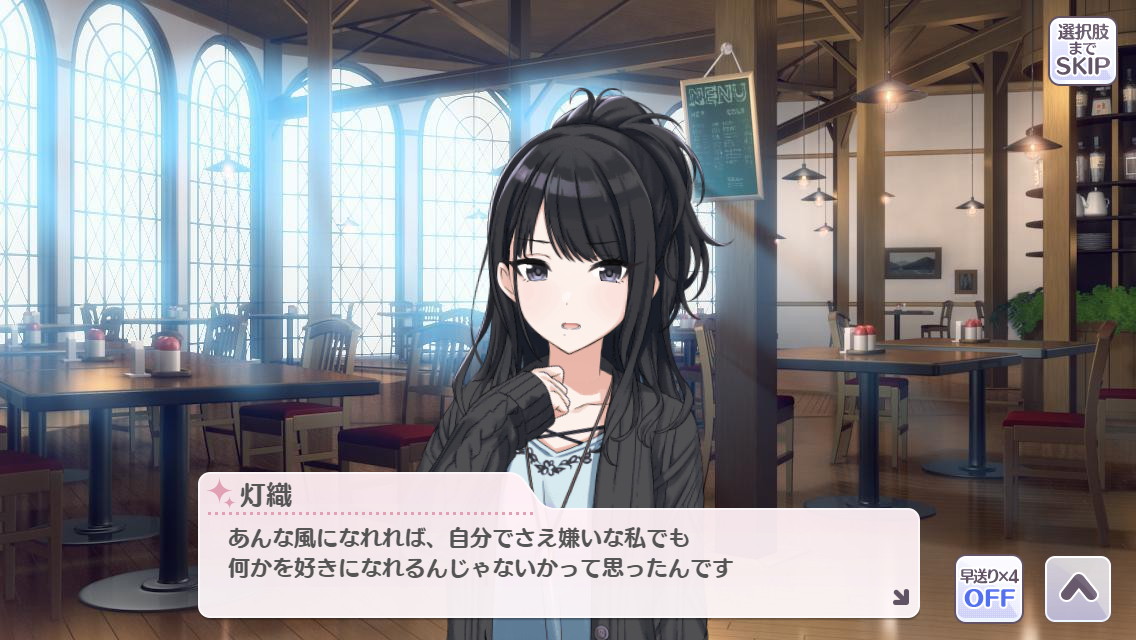The width and height of the screenshot is (1136, 640).
Task: Advance dialogue via the small corner arrow
Action: 900,597
